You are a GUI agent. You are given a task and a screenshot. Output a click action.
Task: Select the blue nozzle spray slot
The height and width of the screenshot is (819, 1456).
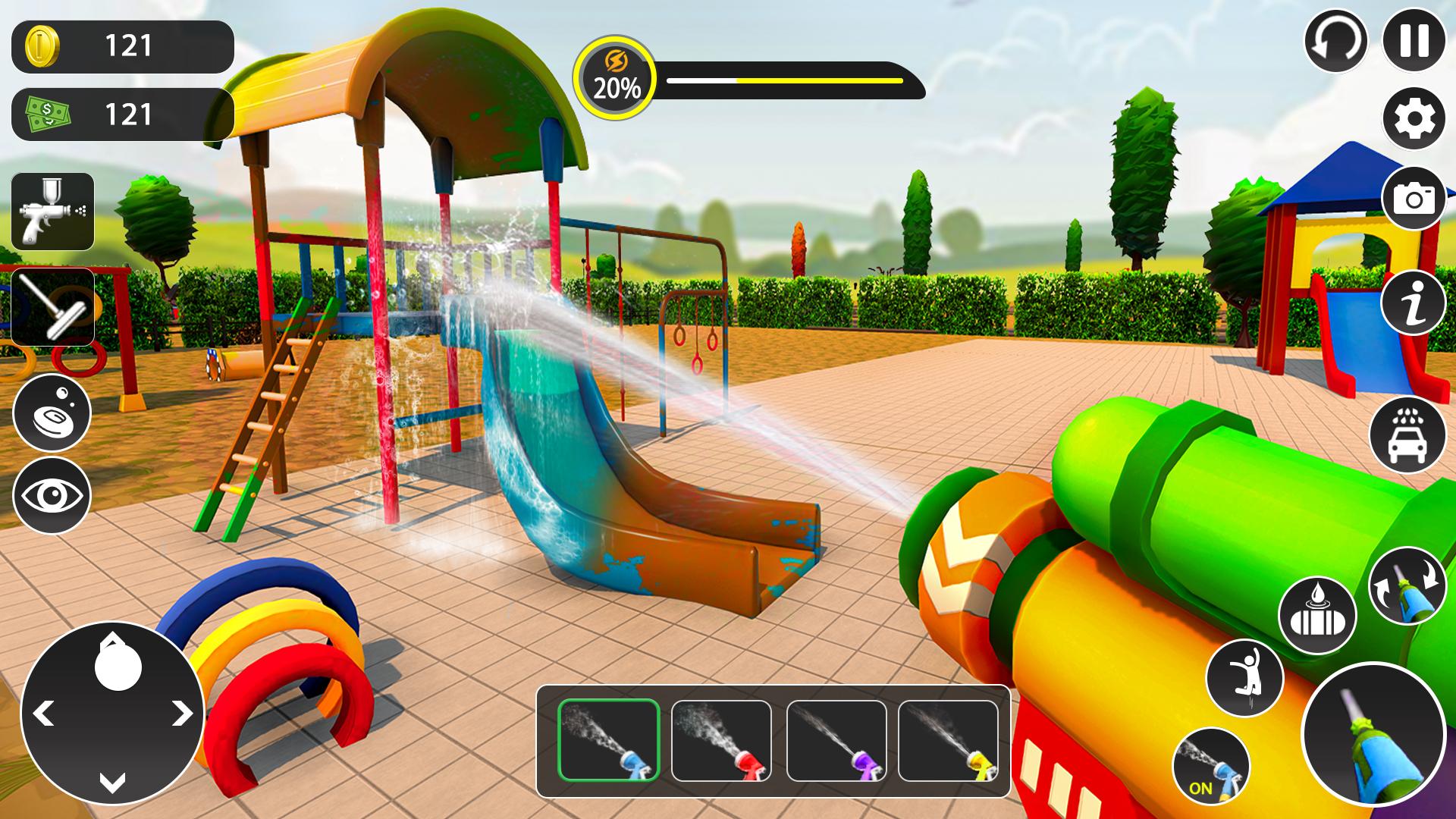(x=609, y=741)
